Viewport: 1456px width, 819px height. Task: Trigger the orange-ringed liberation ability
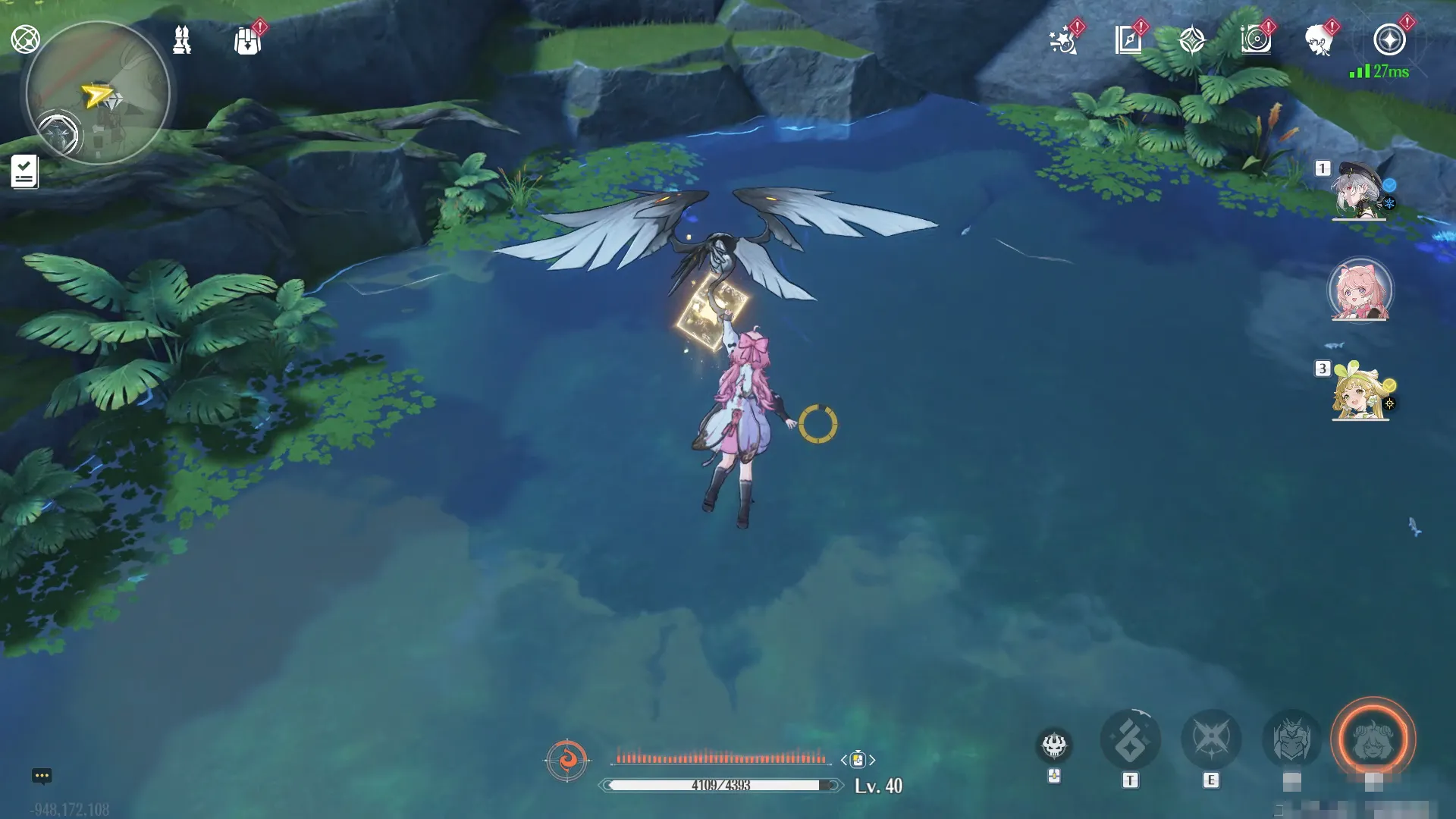tap(1373, 739)
